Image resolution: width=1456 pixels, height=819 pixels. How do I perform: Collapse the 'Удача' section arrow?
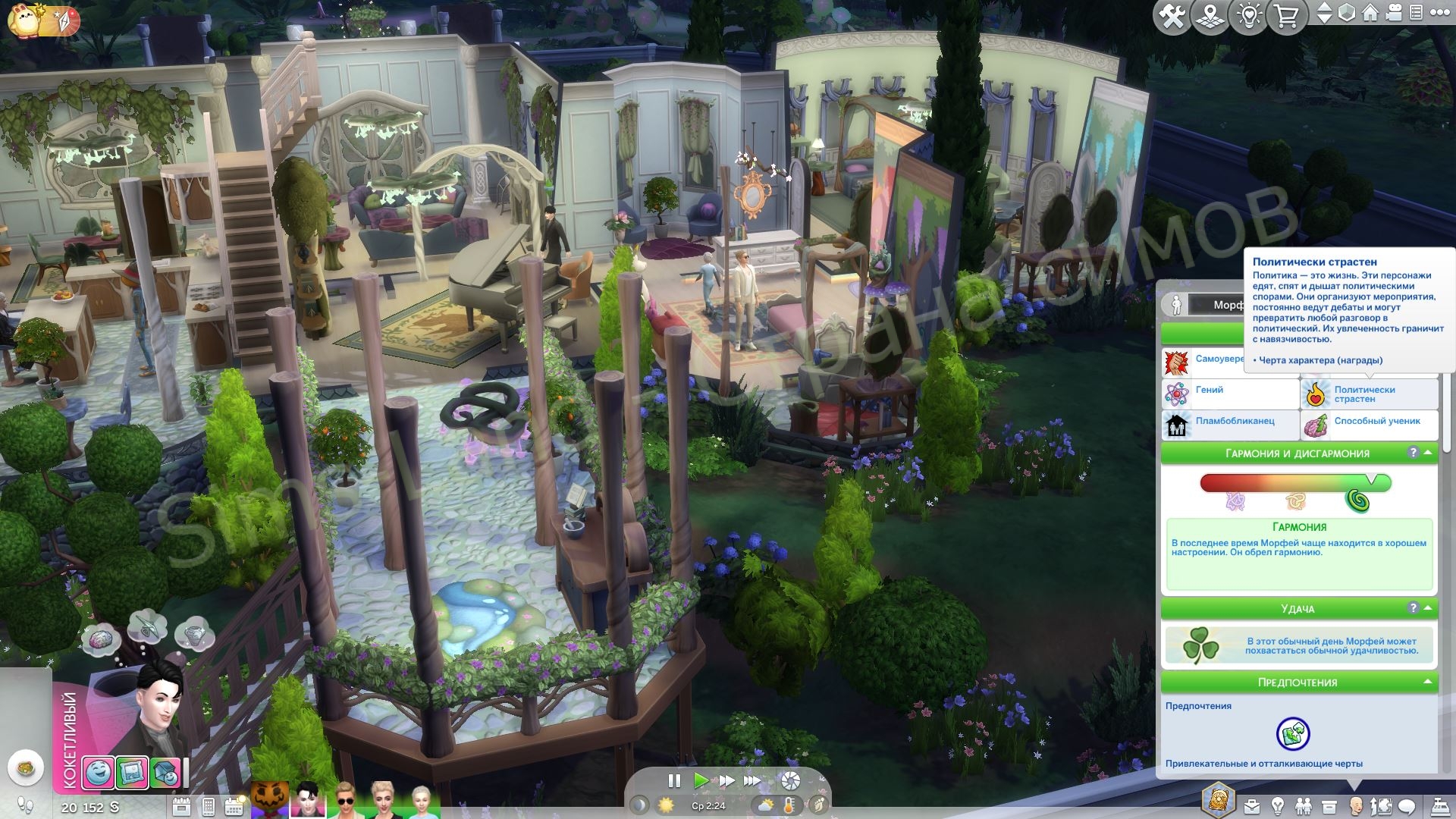(x=1429, y=608)
